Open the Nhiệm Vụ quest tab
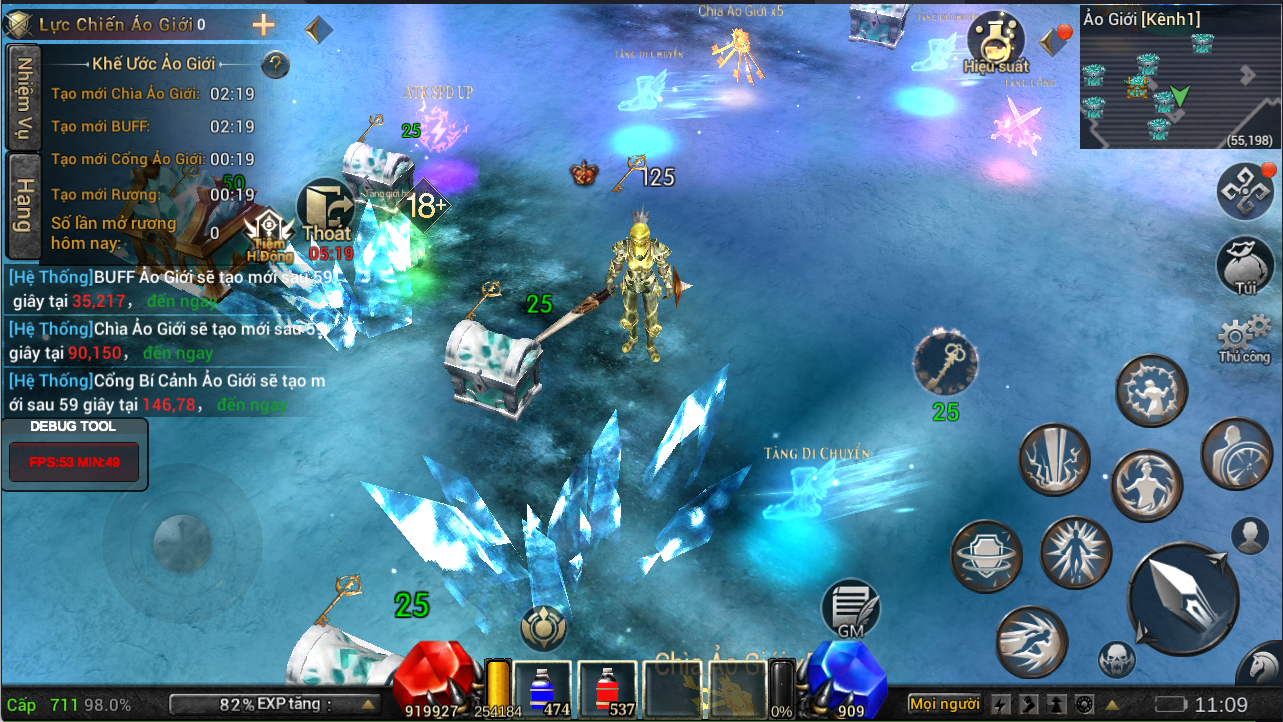1283x722 pixels. (23, 98)
